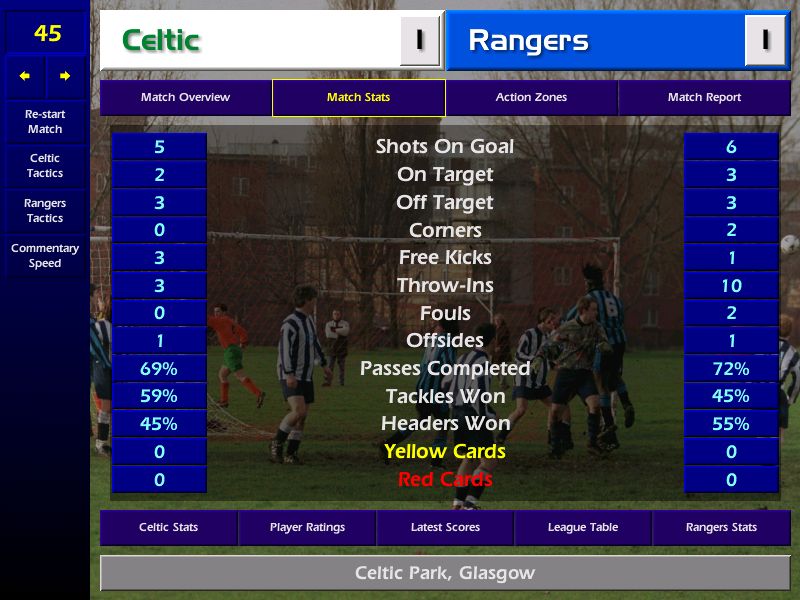Show the League Table
This screenshot has width=800, height=600.
(x=583, y=527)
